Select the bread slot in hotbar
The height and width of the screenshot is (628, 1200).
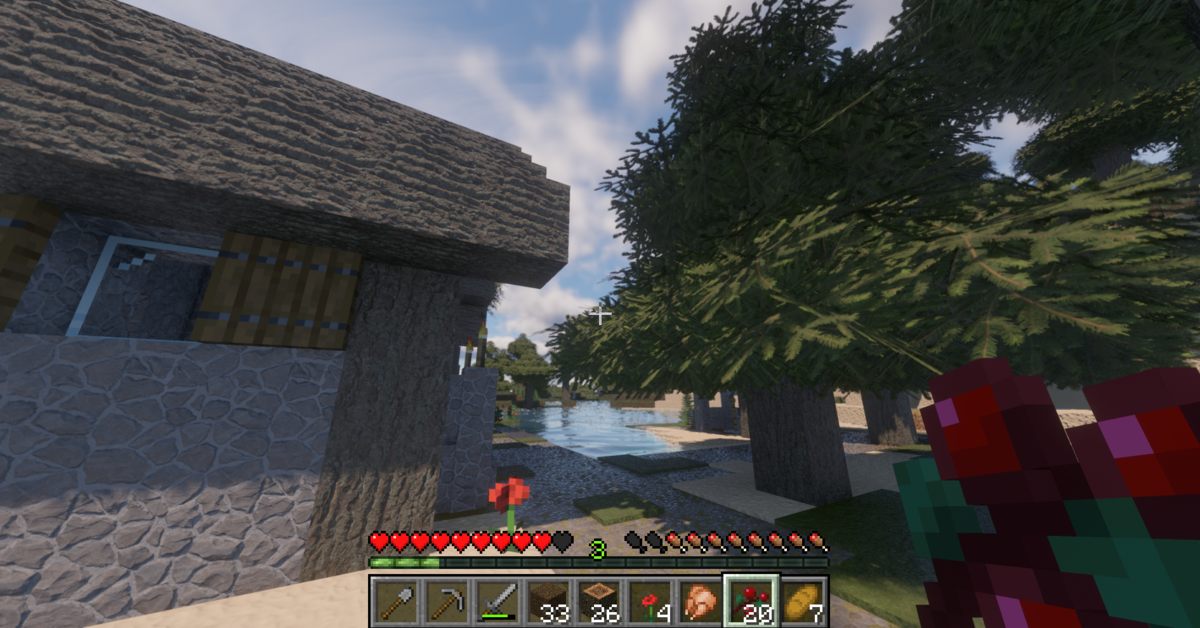[801, 602]
